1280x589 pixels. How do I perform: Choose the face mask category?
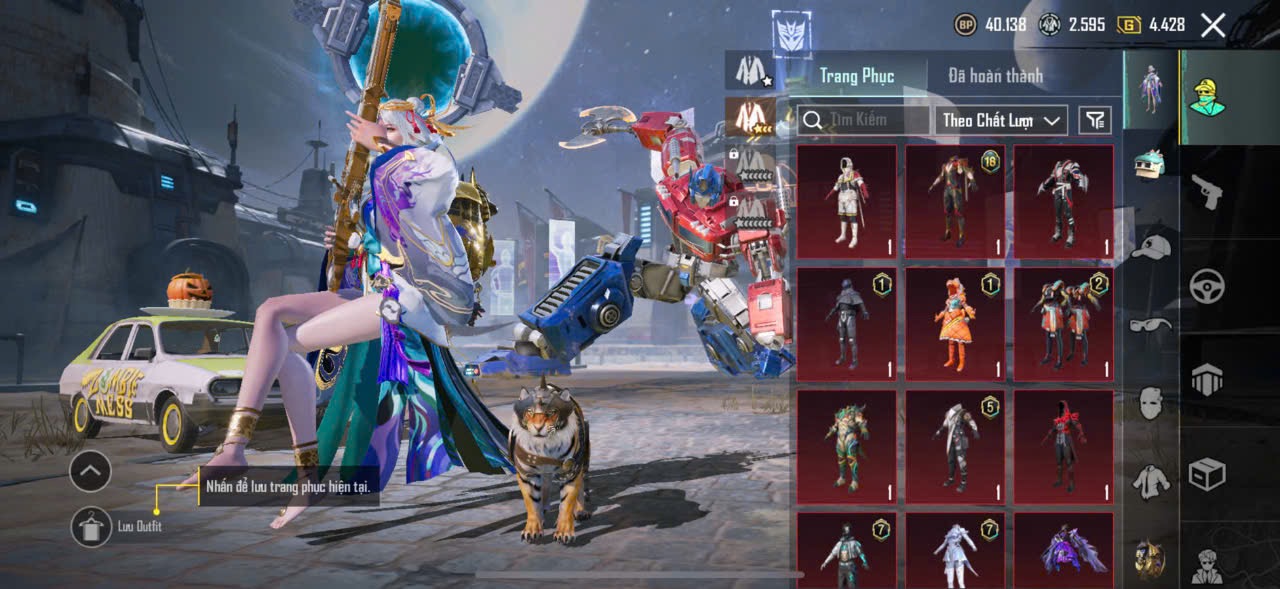pos(1152,402)
